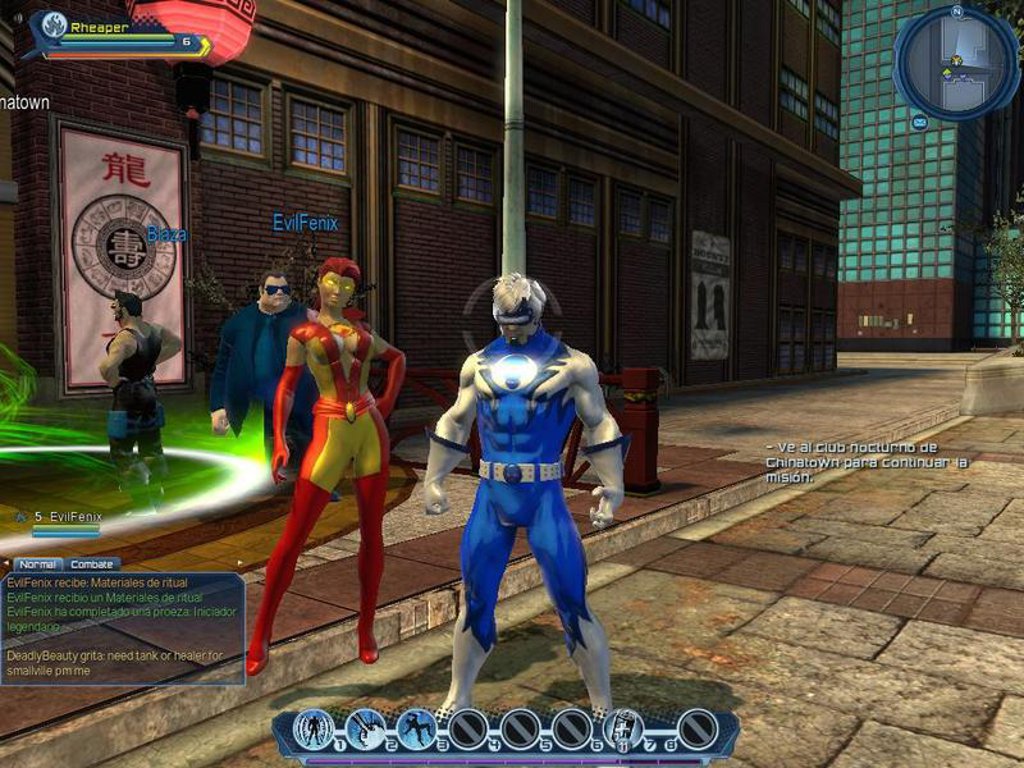Use the consumable item in slot 7
1024x768 pixels.
622,729
